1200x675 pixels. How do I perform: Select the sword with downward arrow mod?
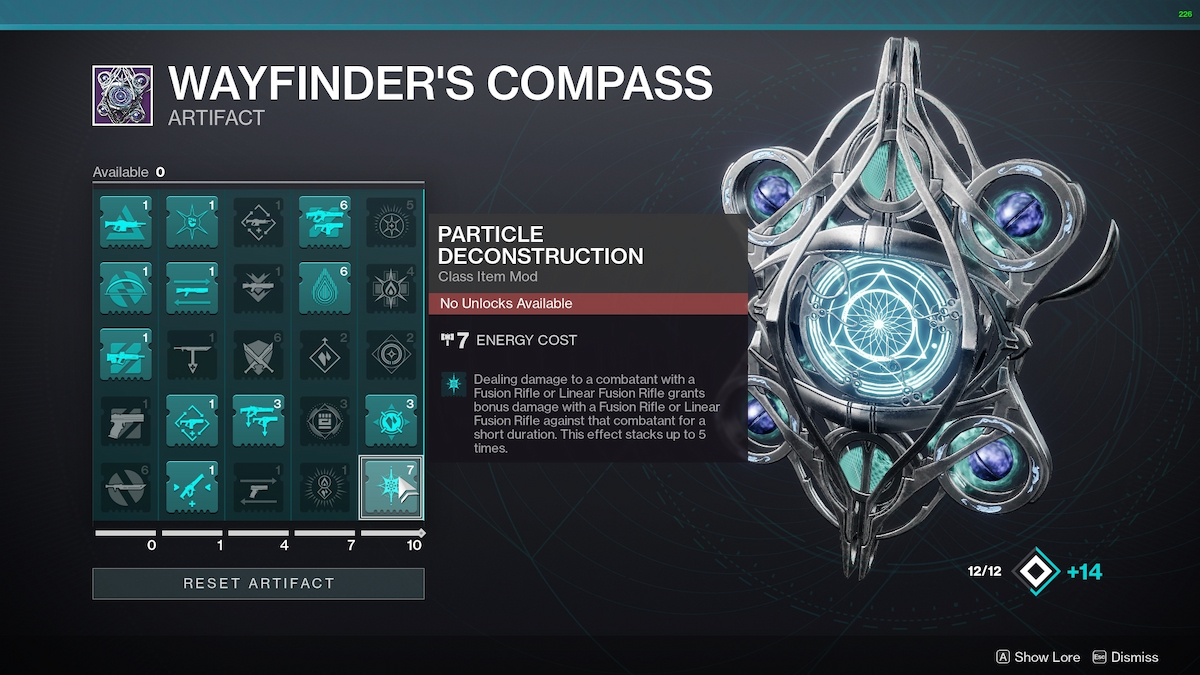(x=192, y=353)
